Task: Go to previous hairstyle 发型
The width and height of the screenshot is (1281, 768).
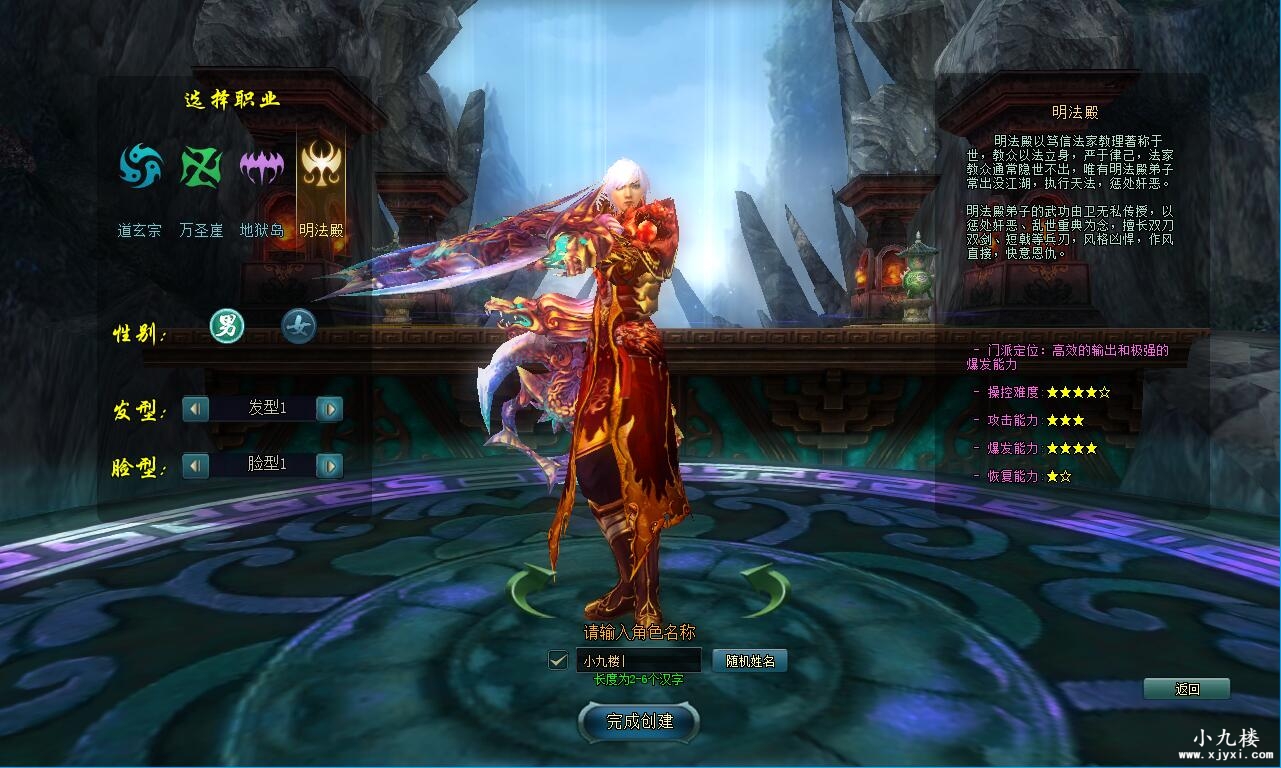Action: pyautogui.click(x=196, y=408)
